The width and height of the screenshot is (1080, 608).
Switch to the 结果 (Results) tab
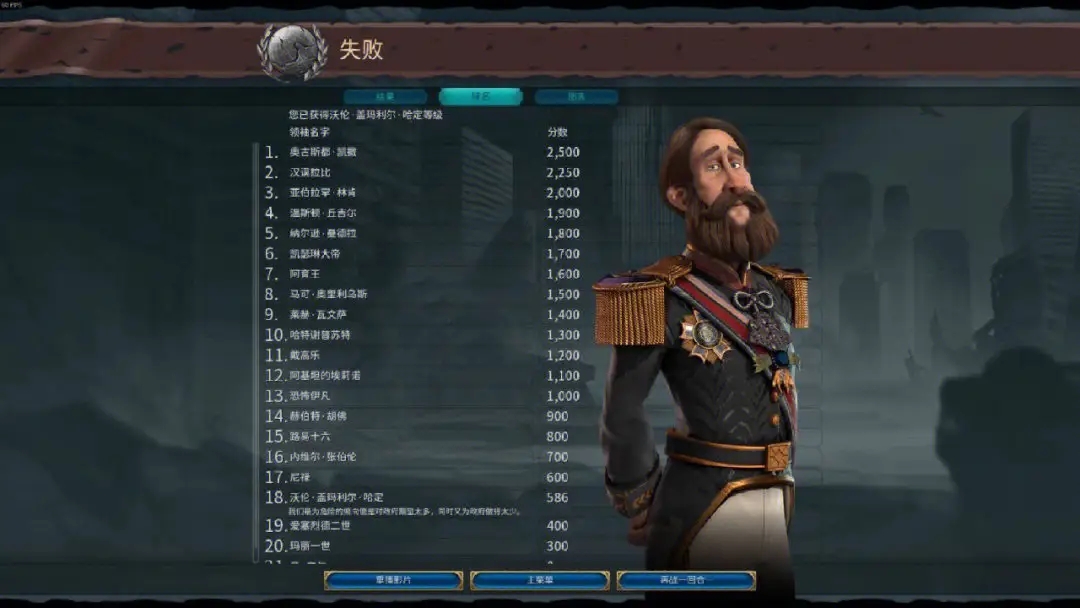385,97
